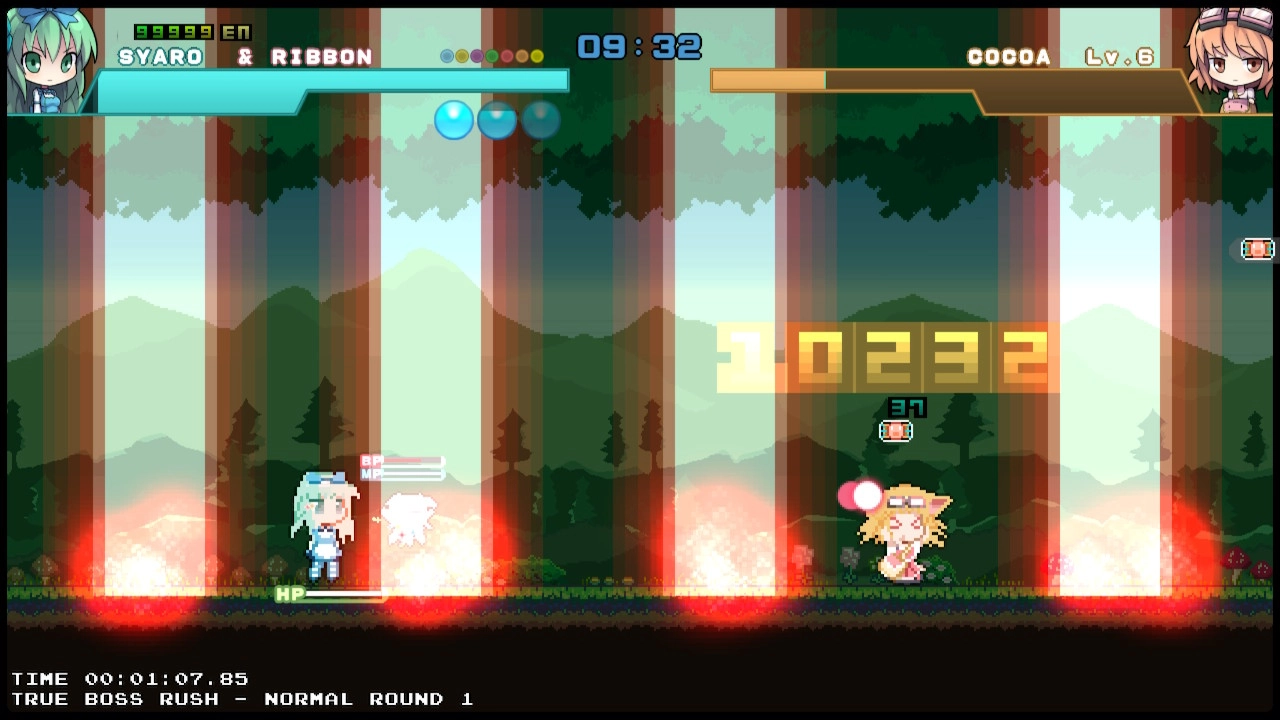Click the capsule item at the screen's right edge
This screenshot has height=720, width=1280.
click(1257, 248)
